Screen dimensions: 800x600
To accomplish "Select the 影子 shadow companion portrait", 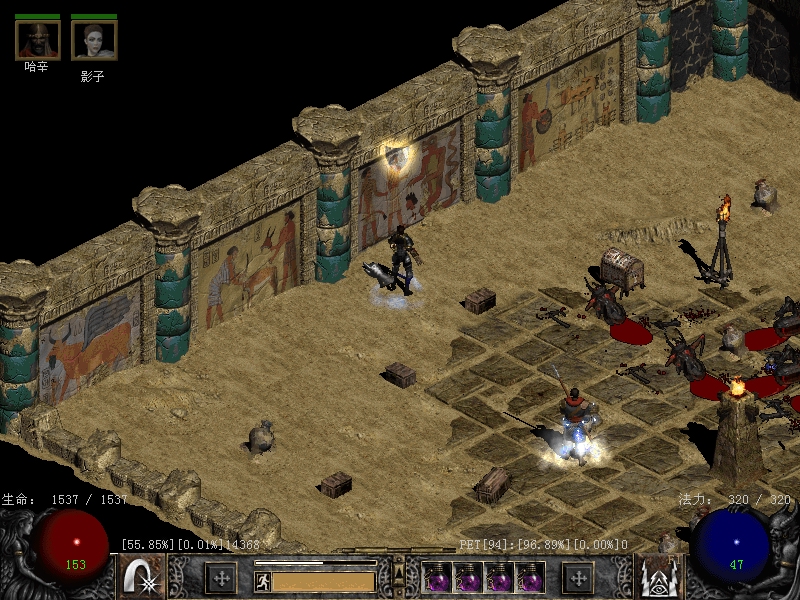I will click(x=94, y=40).
